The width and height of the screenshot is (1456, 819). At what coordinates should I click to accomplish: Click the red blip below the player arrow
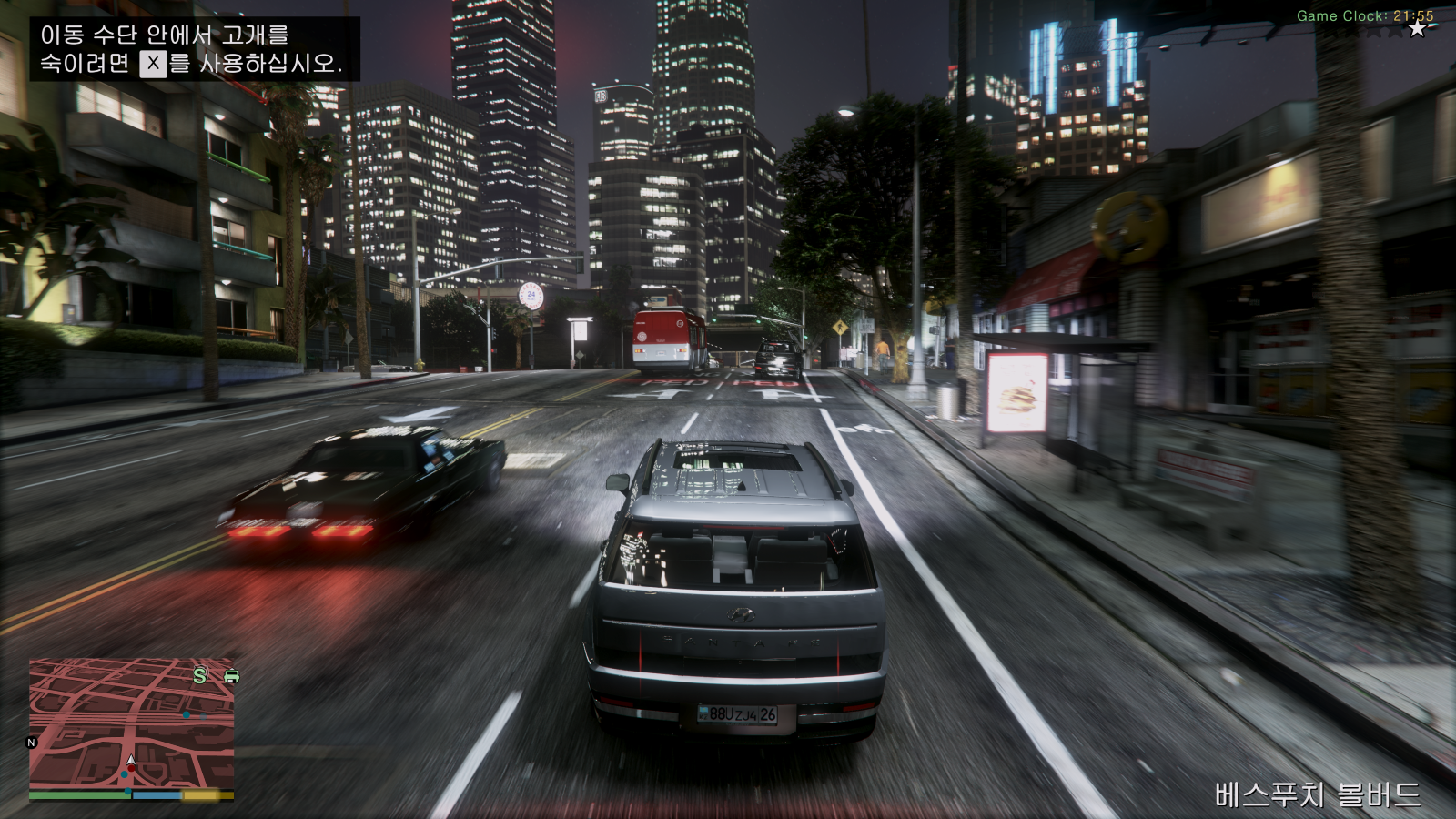coord(132,768)
